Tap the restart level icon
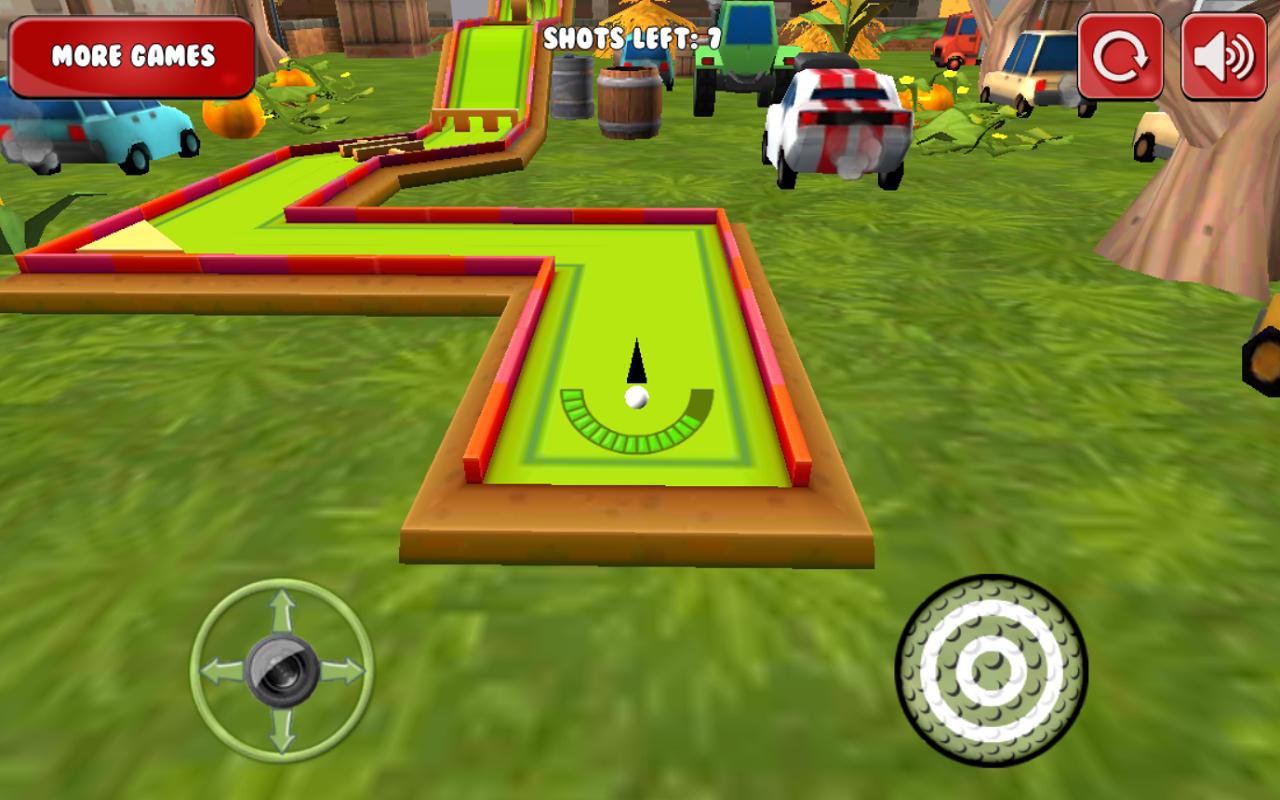 (1122, 55)
